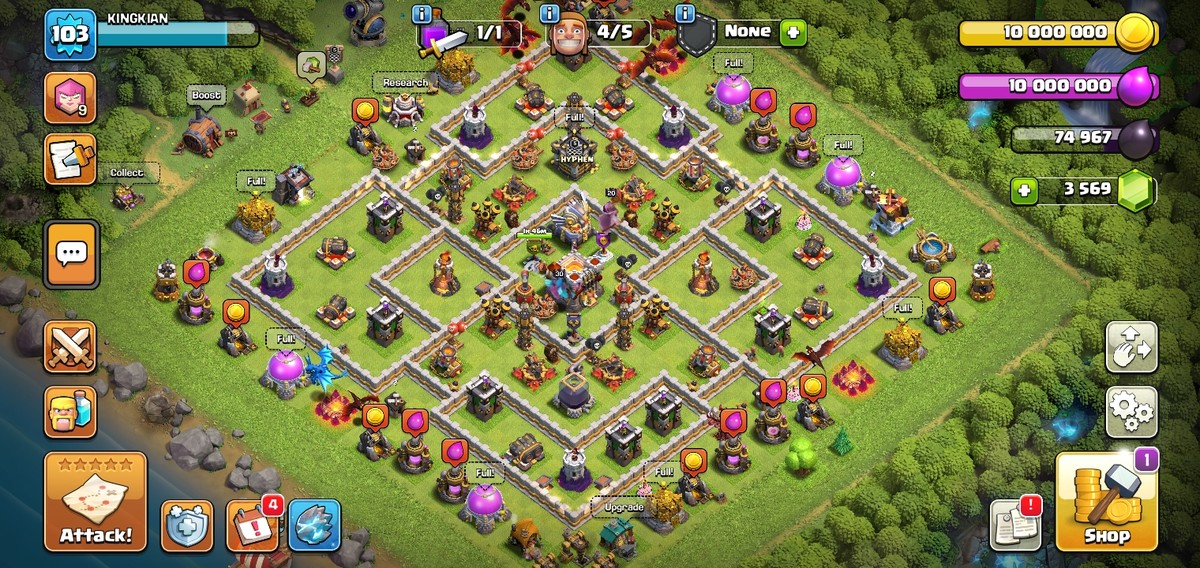
Task: Open the layout editor button
Action: coord(1131,347)
